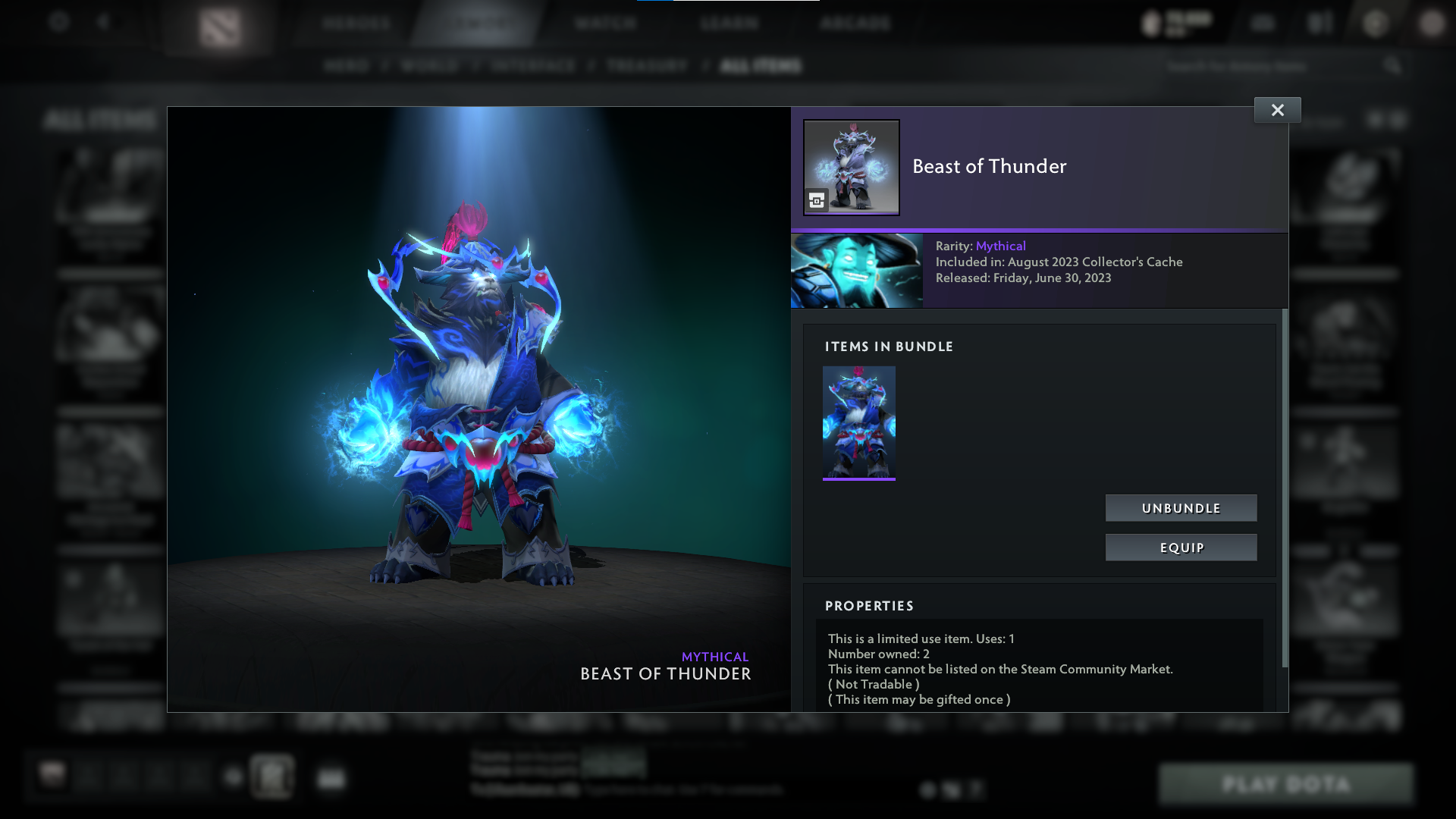Expand the Properties section of the bundle details
Screen dimensions: 1456x819
tap(870, 606)
